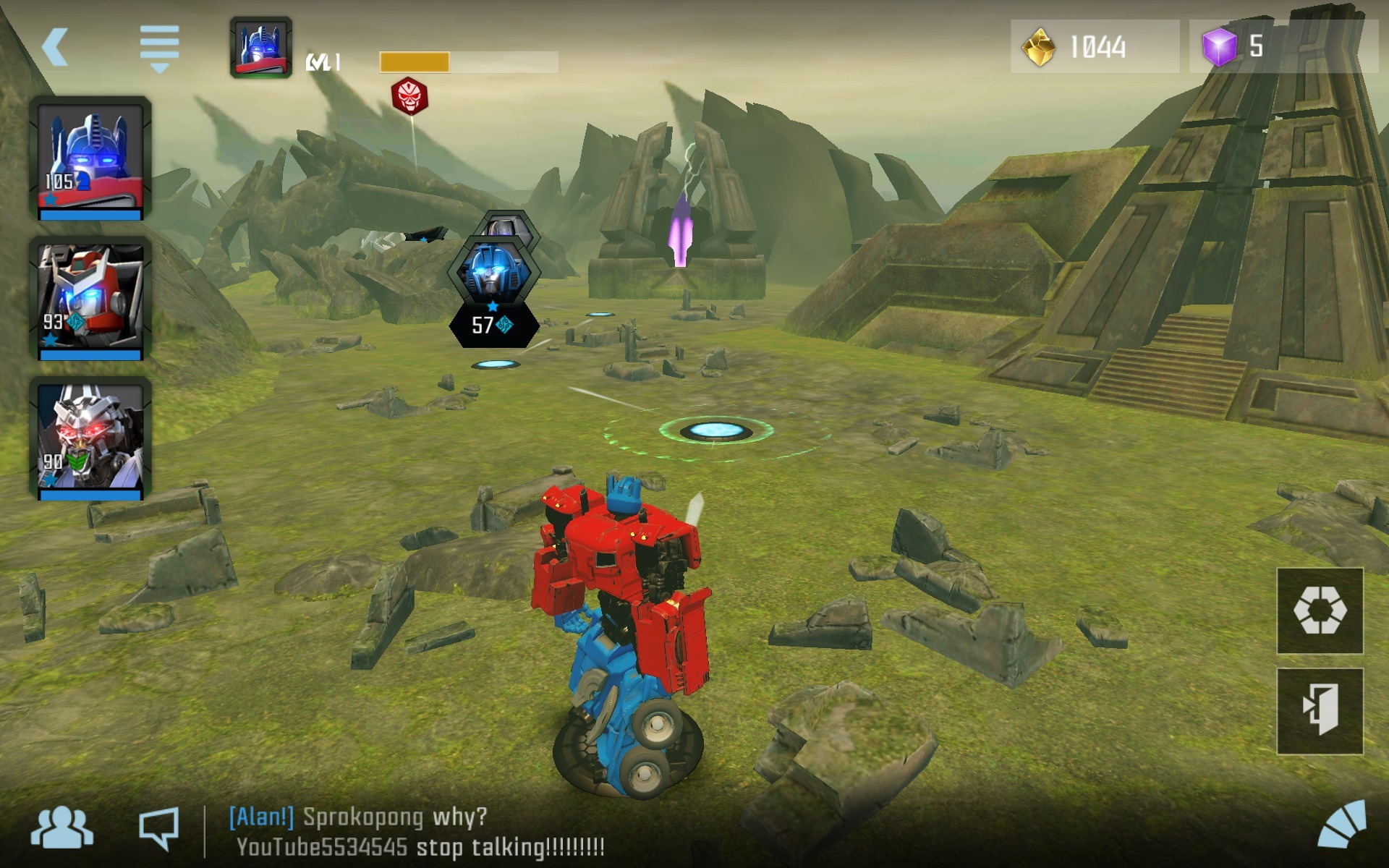
Task: Expand the menu via the down chevron
Action: (x=159, y=67)
